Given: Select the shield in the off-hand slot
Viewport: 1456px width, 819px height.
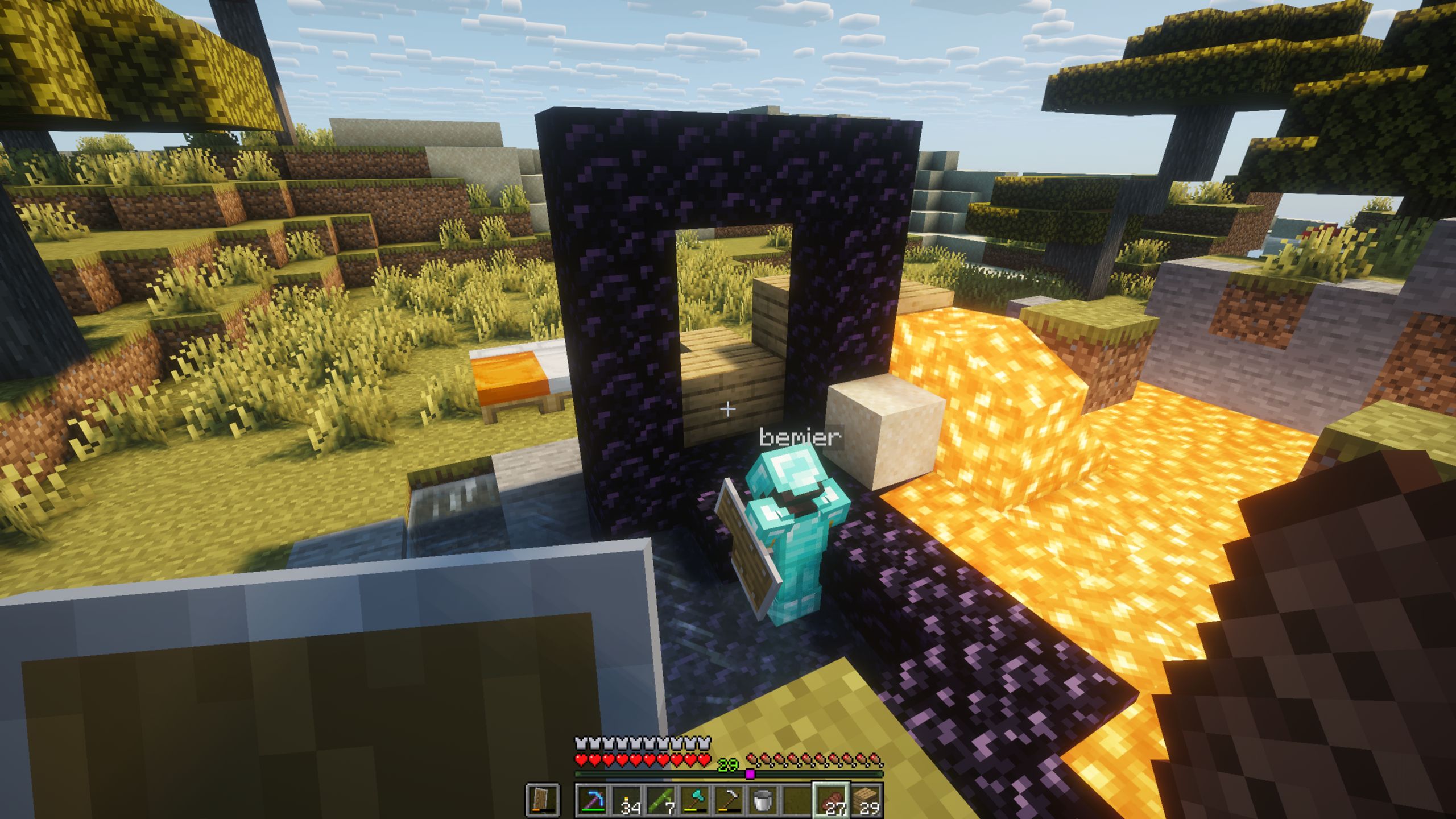Looking at the screenshot, I should (x=542, y=800).
